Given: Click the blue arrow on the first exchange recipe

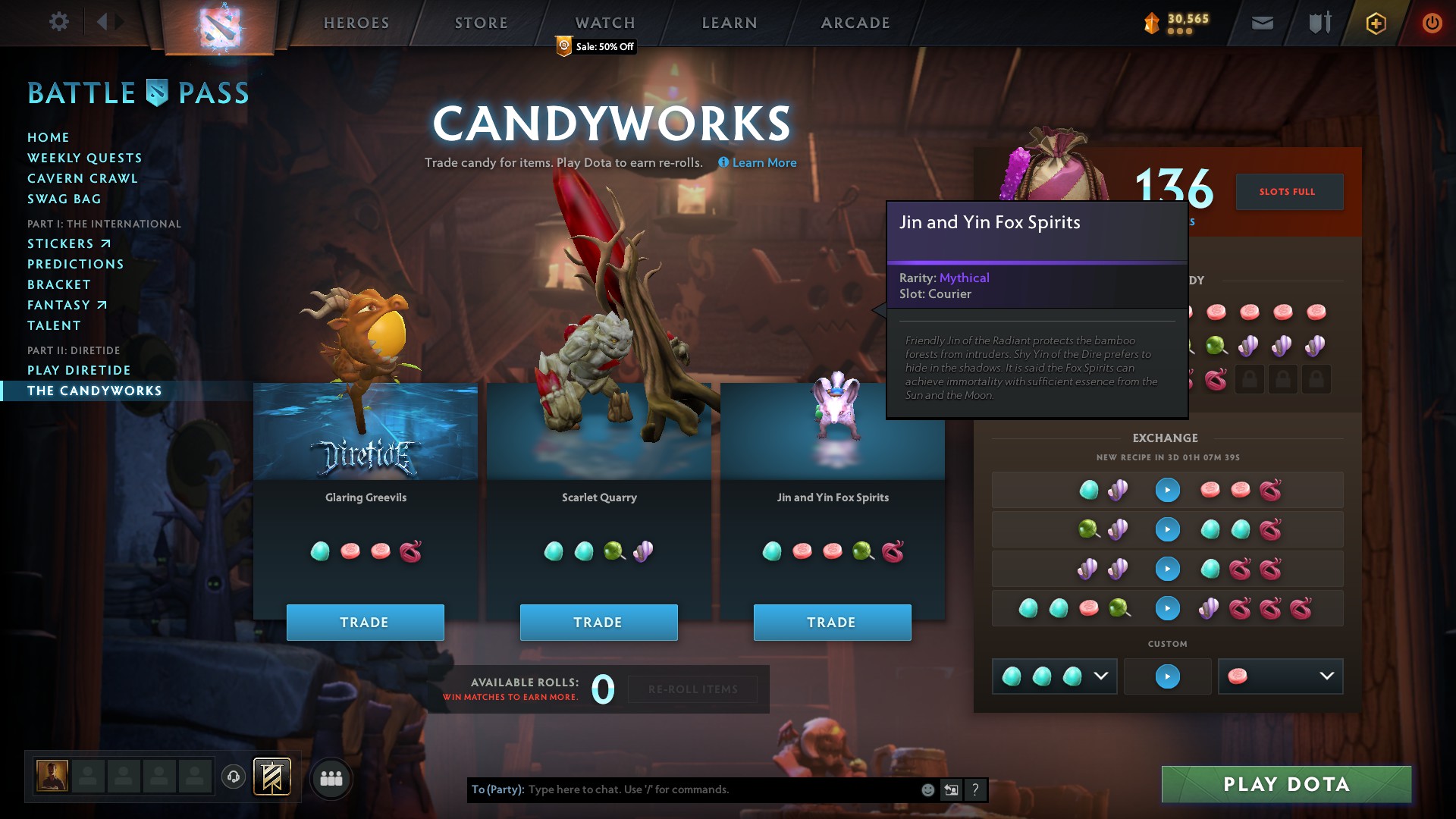Looking at the screenshot, I should click(x=1168, y=489).
